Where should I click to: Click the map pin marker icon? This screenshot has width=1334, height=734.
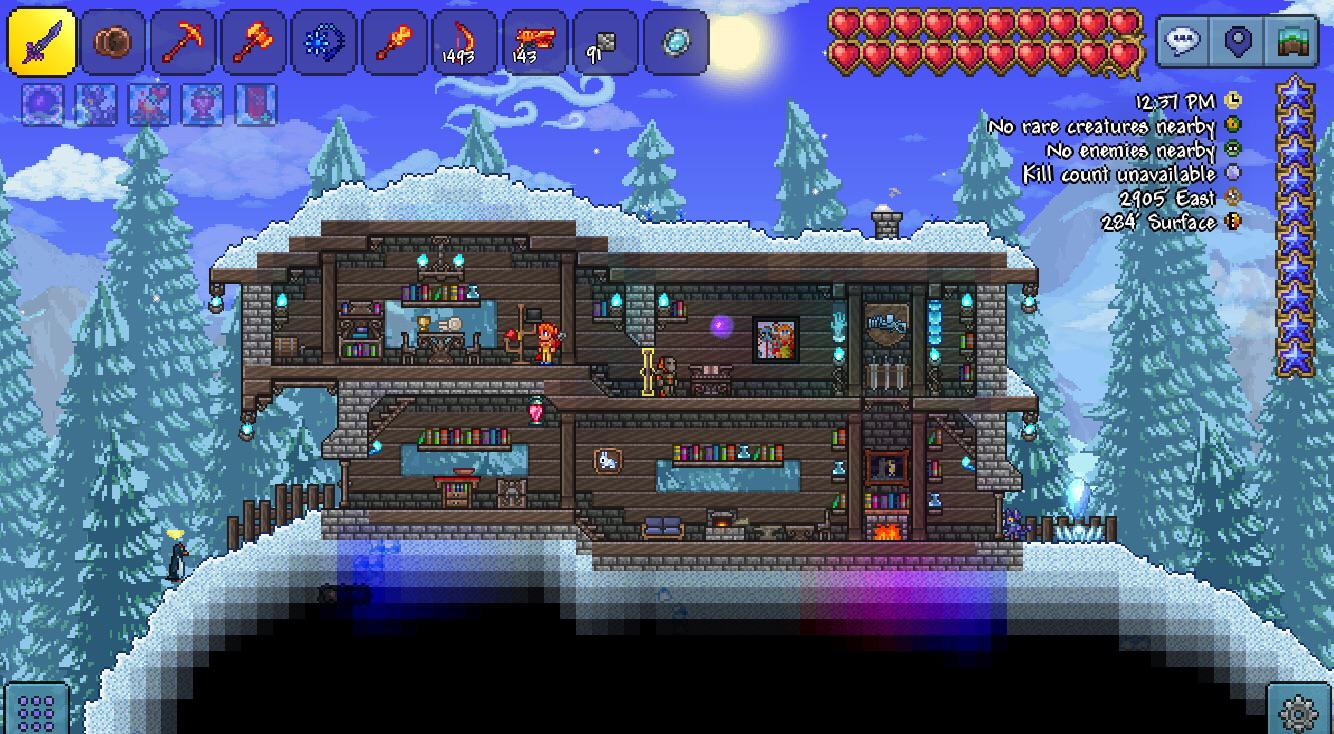point(1237,42)
